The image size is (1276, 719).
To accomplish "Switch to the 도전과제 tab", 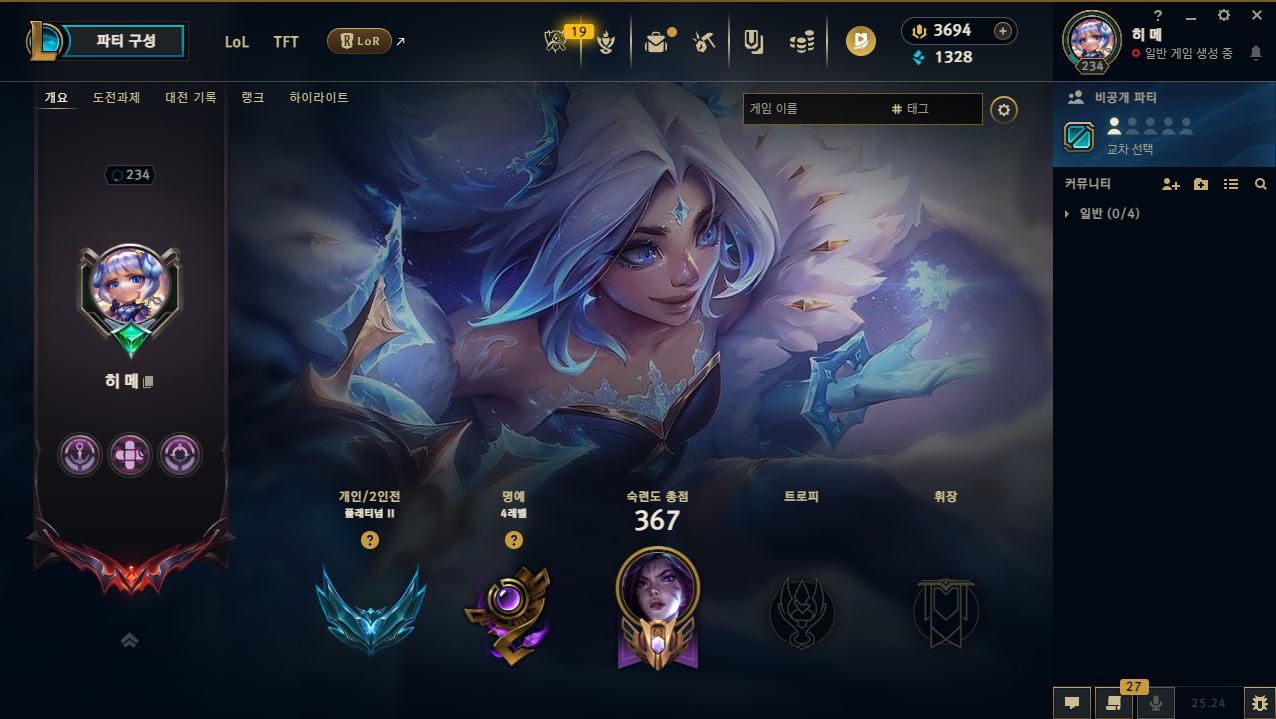I will pyautogui.click(x=116, y=98).
